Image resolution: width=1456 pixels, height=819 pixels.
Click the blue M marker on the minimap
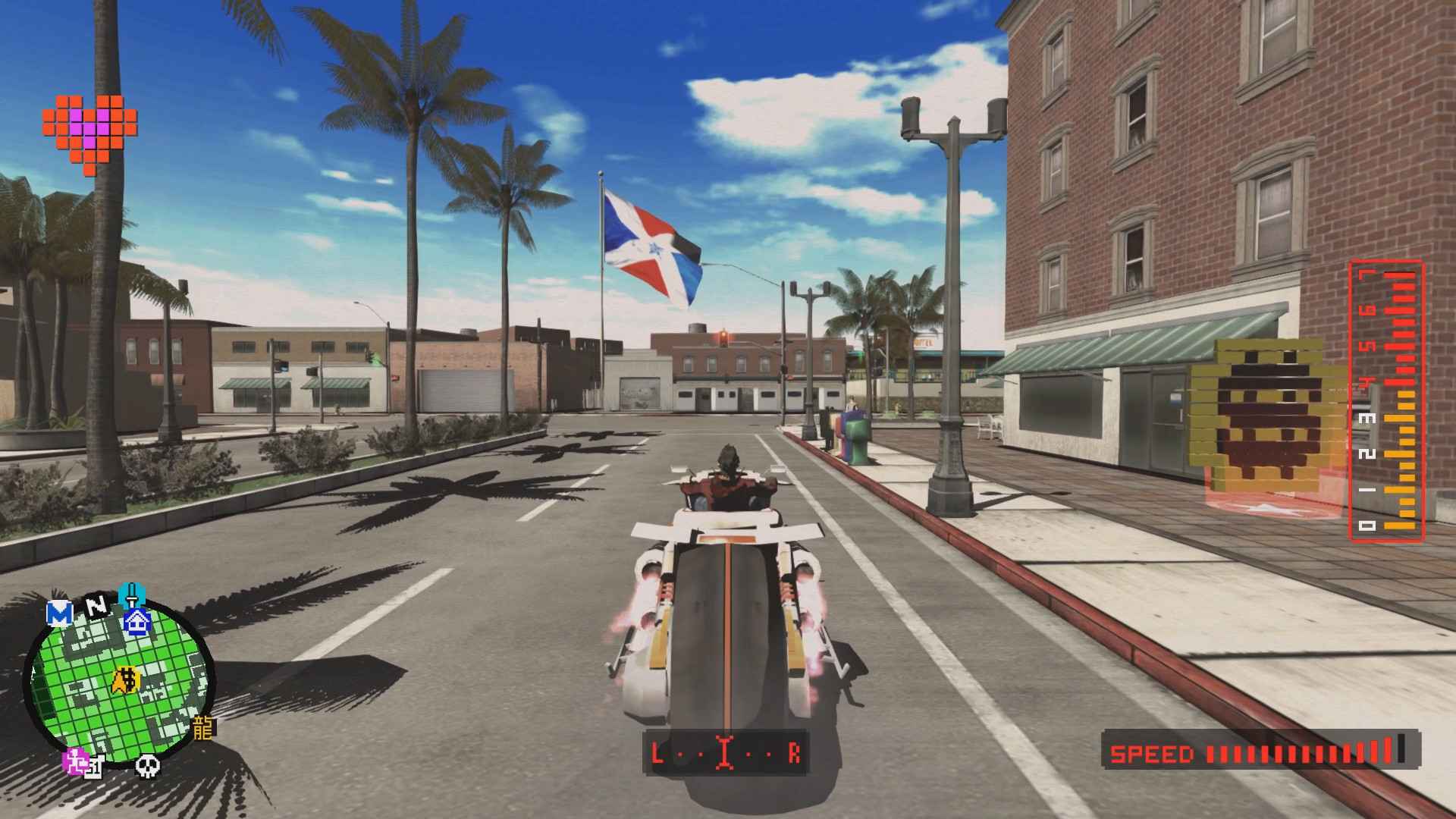[60, 611]
